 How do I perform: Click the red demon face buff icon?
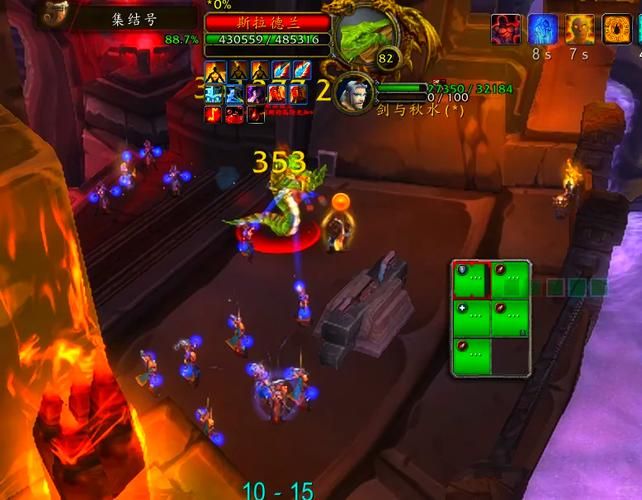(x=506, y=30)
